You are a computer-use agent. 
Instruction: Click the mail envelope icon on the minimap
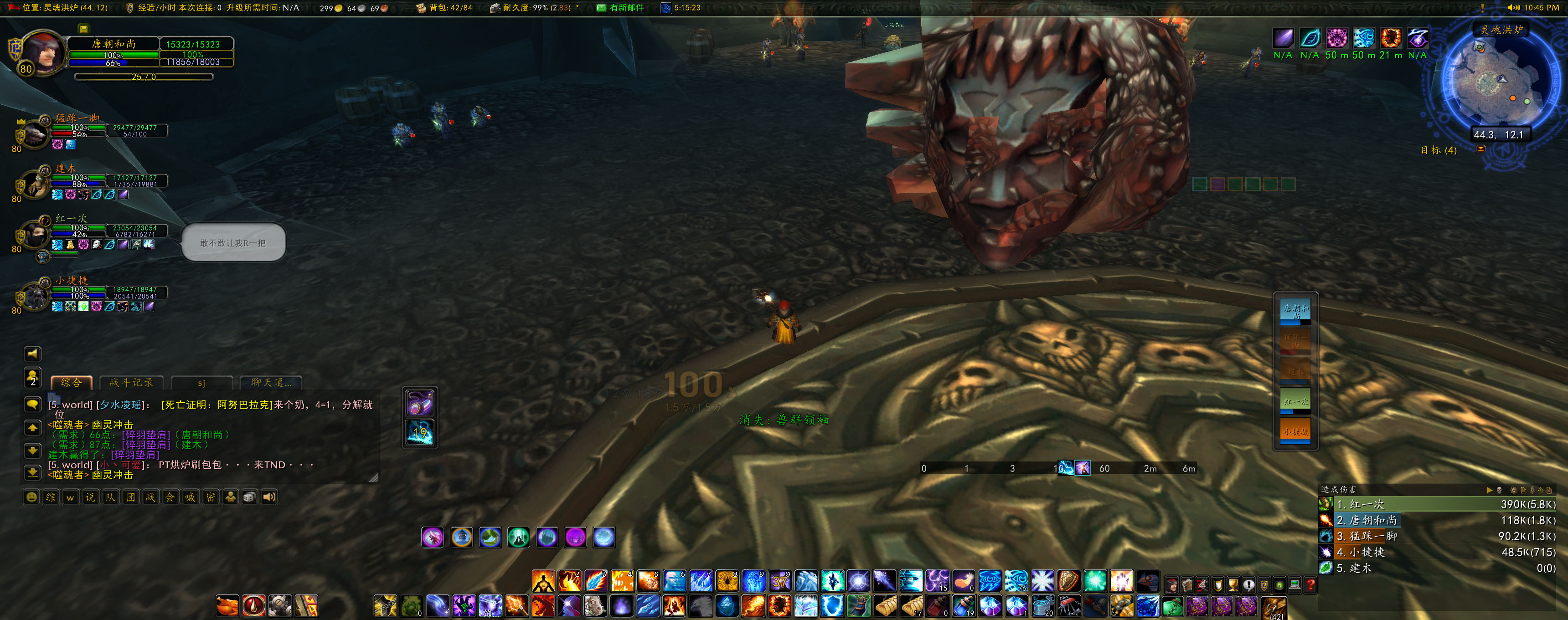pos(1481,149)
